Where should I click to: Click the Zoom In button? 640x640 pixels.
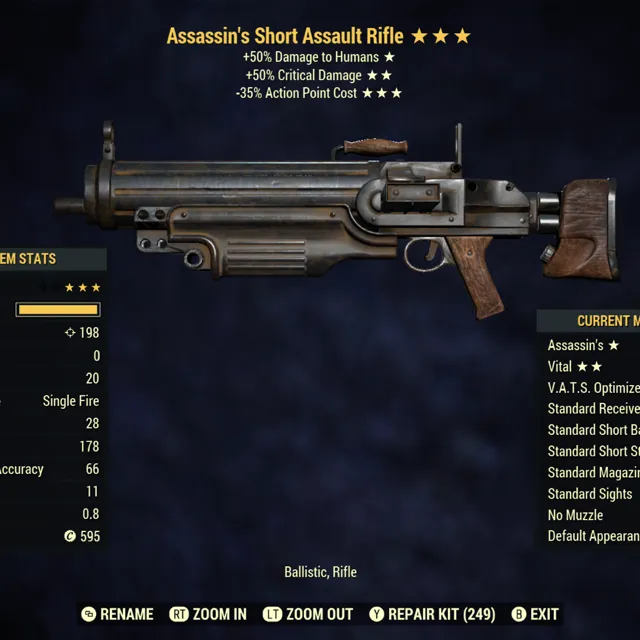pyautogui.click(x=208, y=614)
